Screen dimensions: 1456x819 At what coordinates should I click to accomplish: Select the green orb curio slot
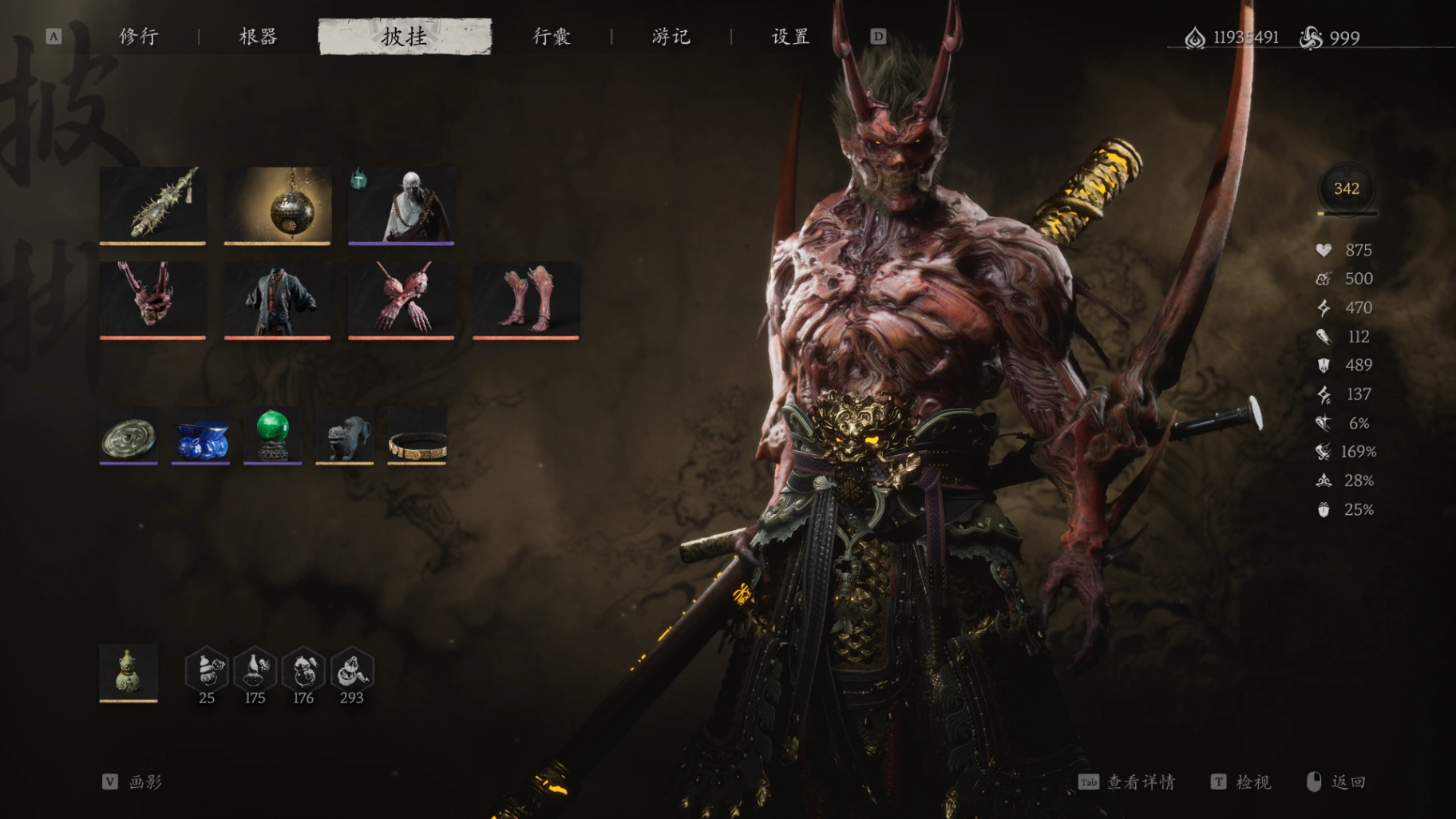pos(272,436)
